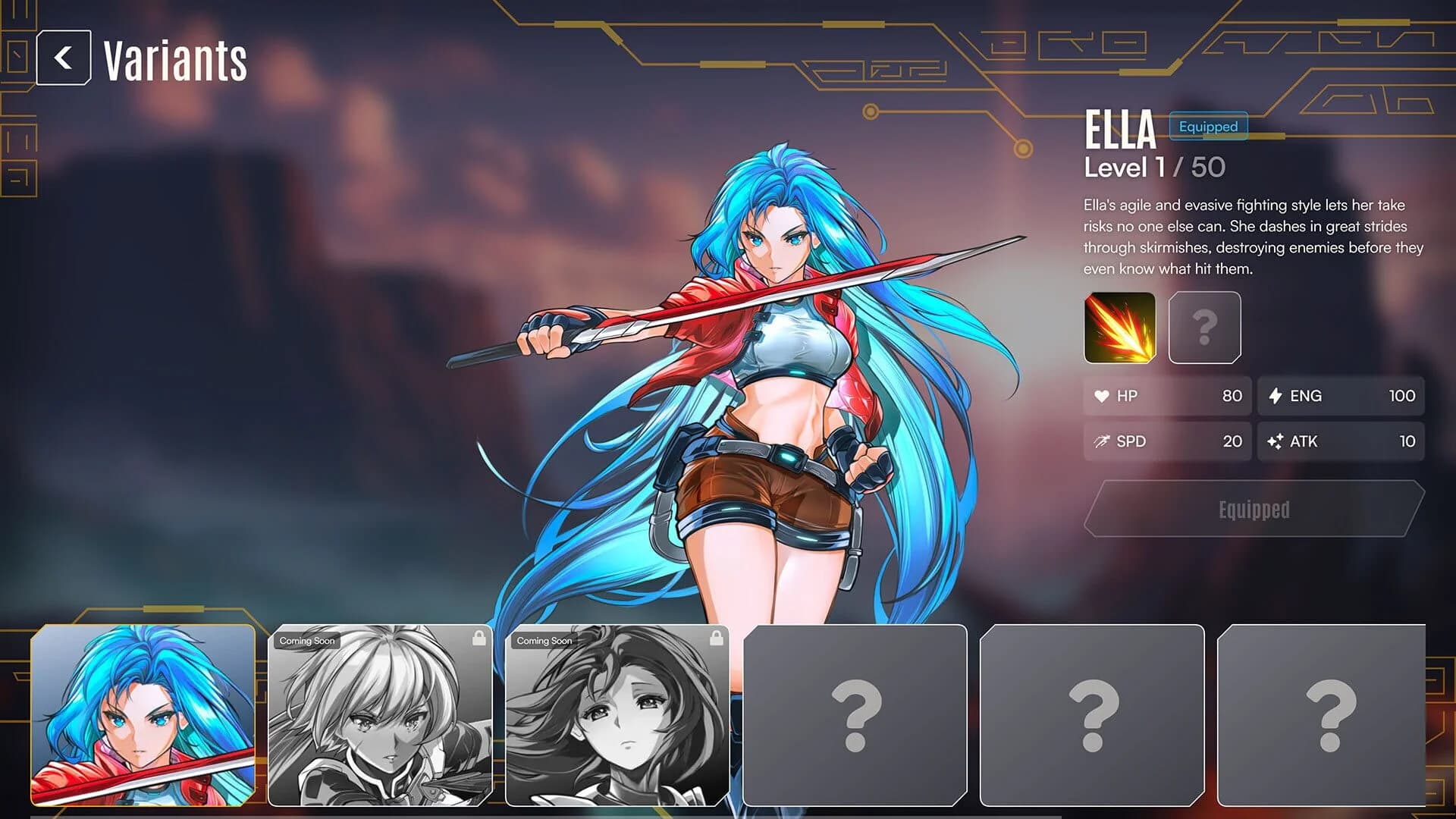This screenshot has width=1456, height=819.
Task: Open the Variants screen title
Action: [x=174, y=61]
